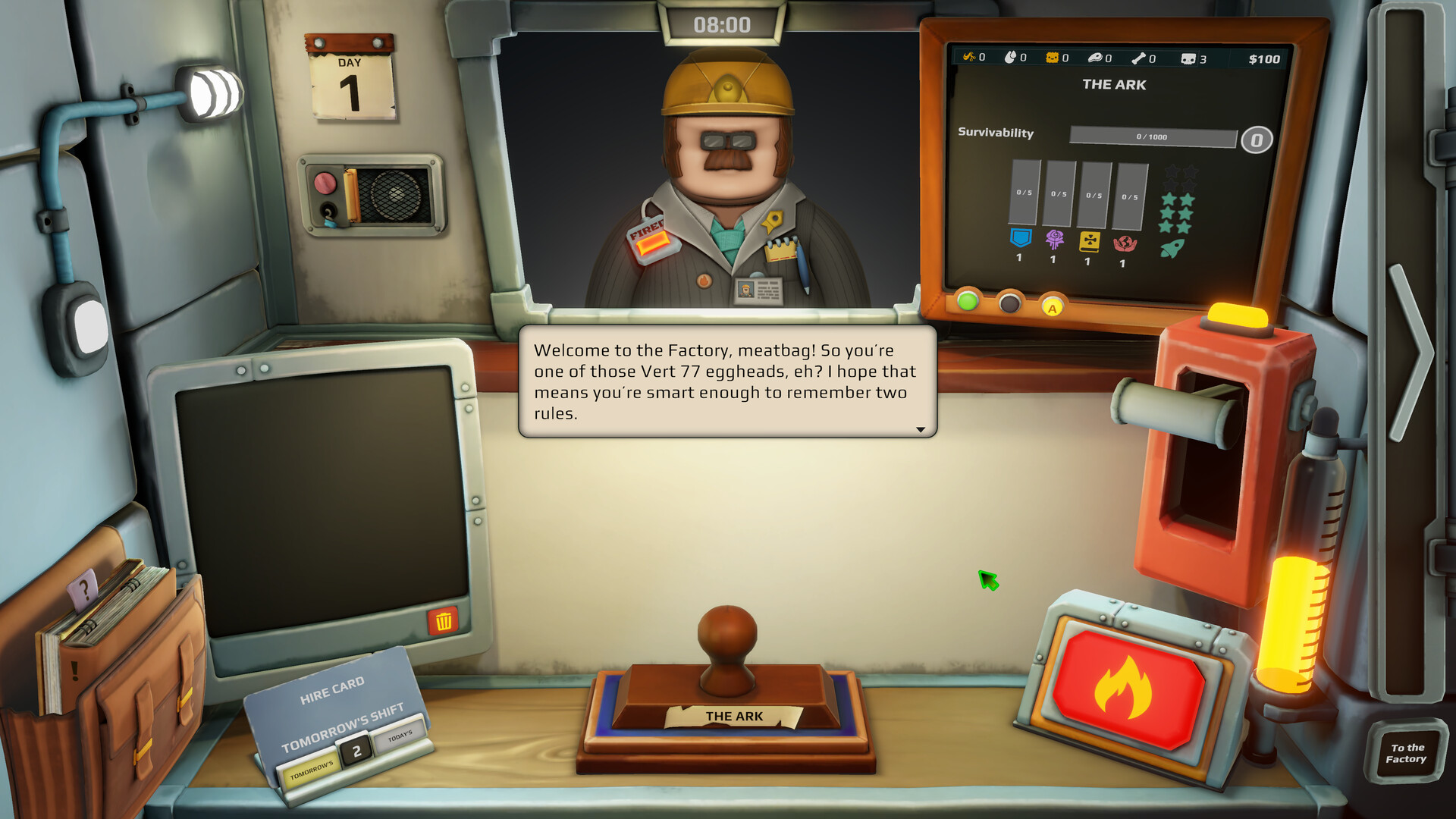Click the bone resource counter icon

(x=1140, y=58)
